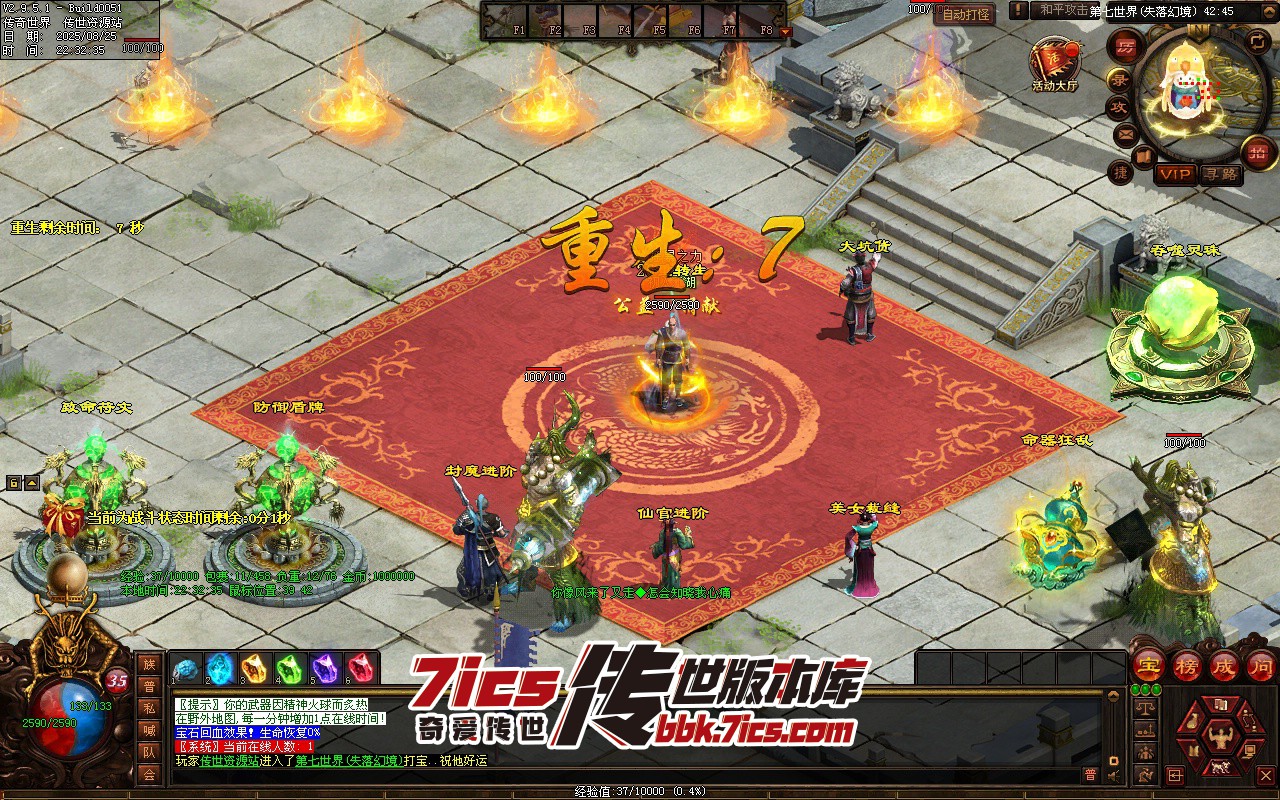The image size is (1280, 800).
Task: Open the 宝 treasure shop round button
Action: point(1148,666)
